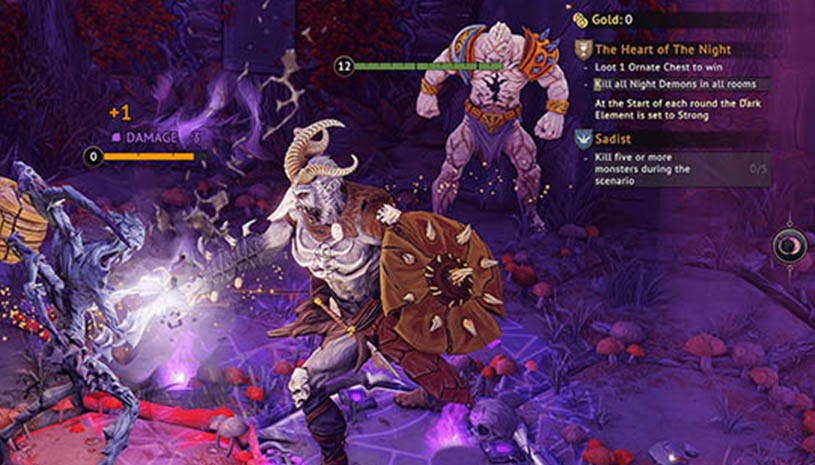This screenshot has width=815, height=465.
Task: Click the Dark element icon
Action: coord(790,244)
